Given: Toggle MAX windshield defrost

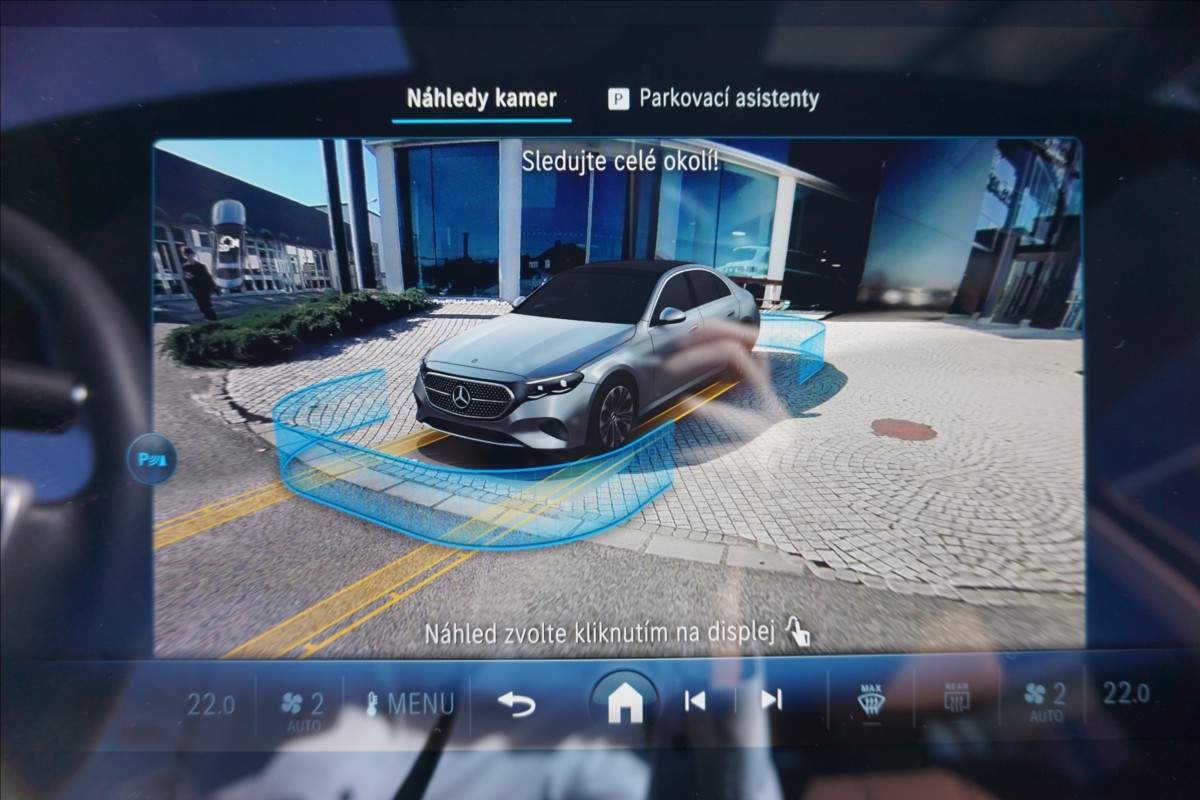Looking at the screenshot, I should tap(871, 700).
